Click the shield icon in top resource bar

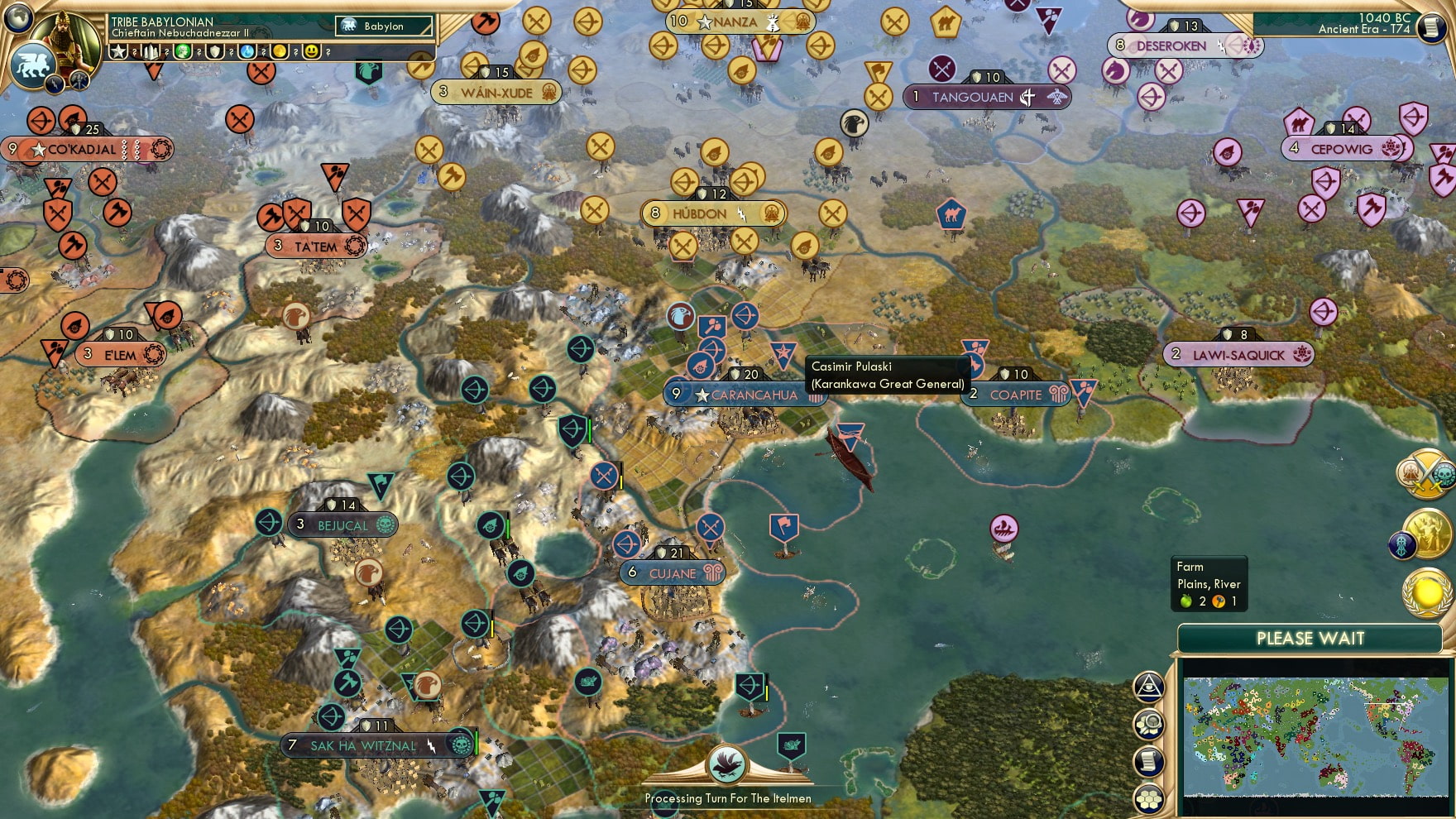[215, 52]
